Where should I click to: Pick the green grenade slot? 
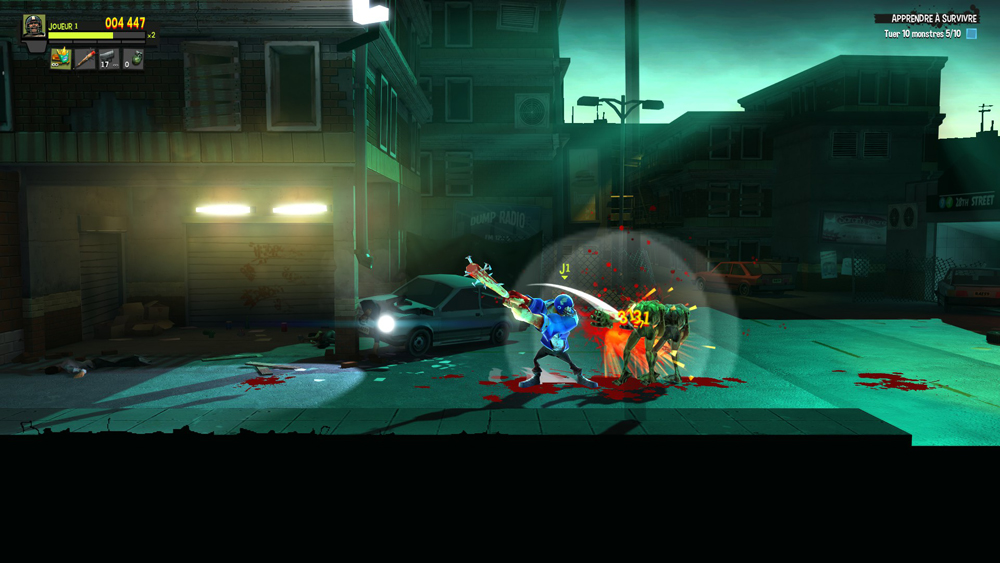coord(133,60)
